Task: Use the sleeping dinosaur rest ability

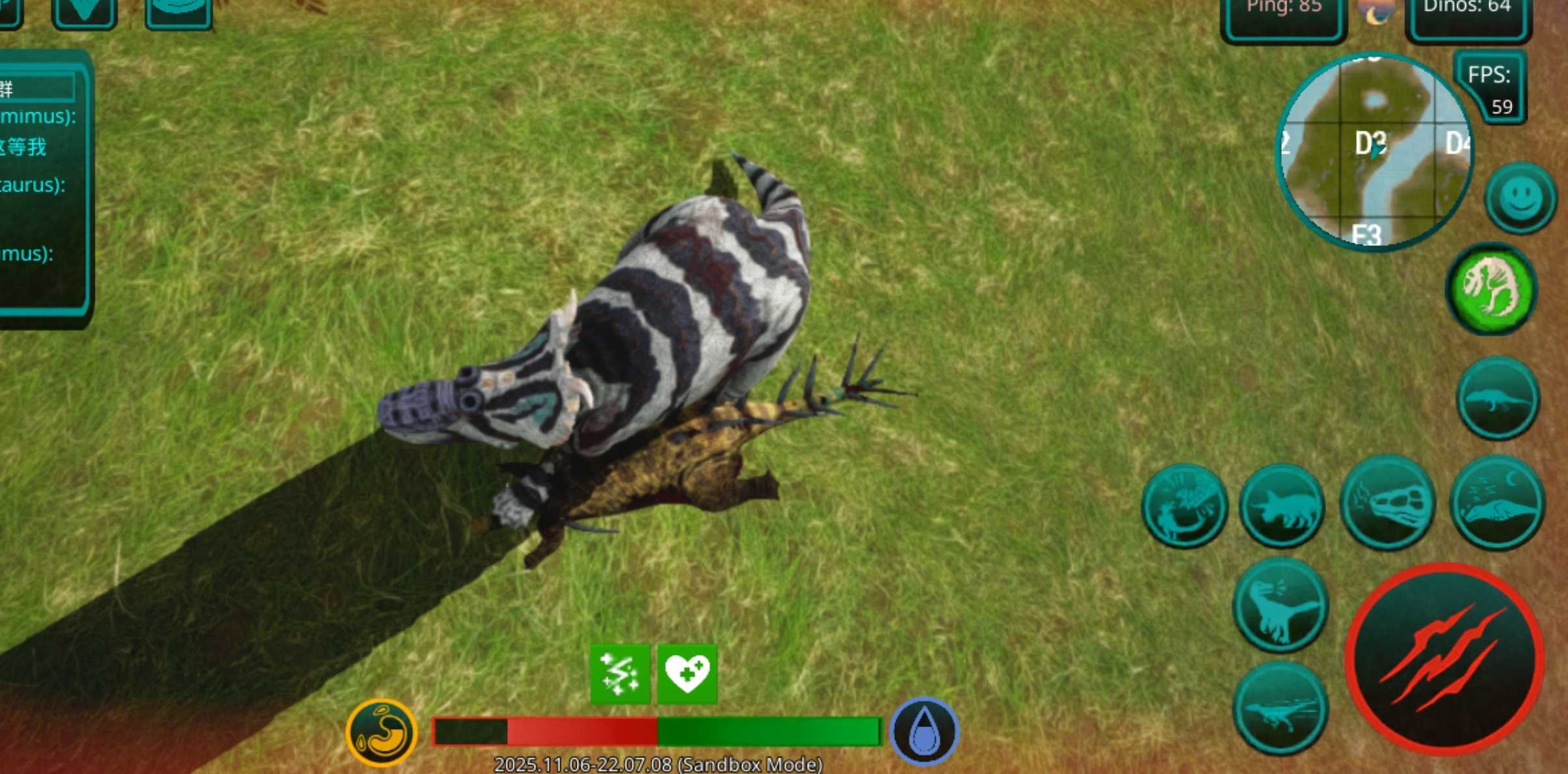Action: coord(1496,503)
